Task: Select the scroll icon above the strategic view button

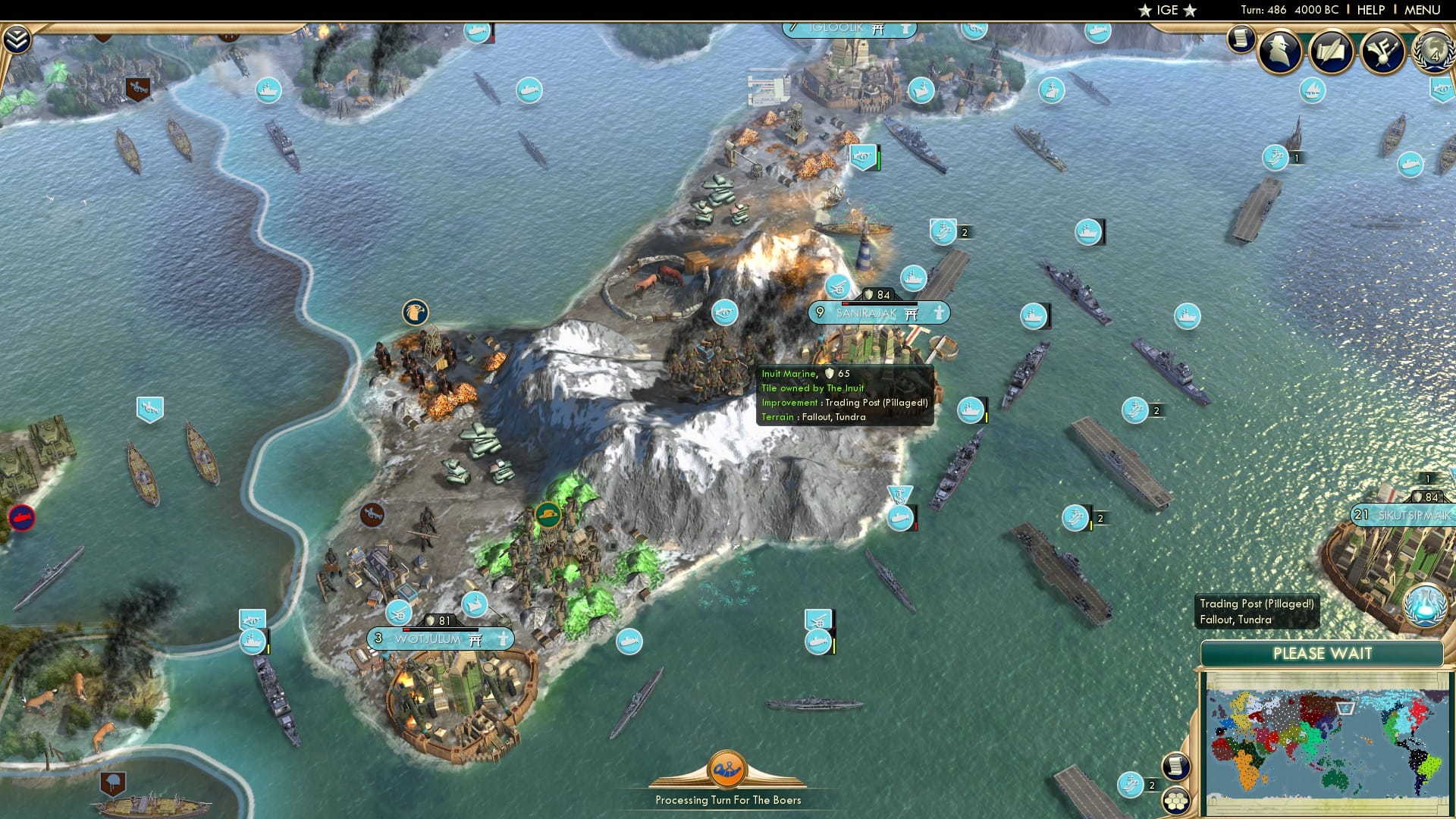Action: pyautogui.click(x=1175, y=767)
